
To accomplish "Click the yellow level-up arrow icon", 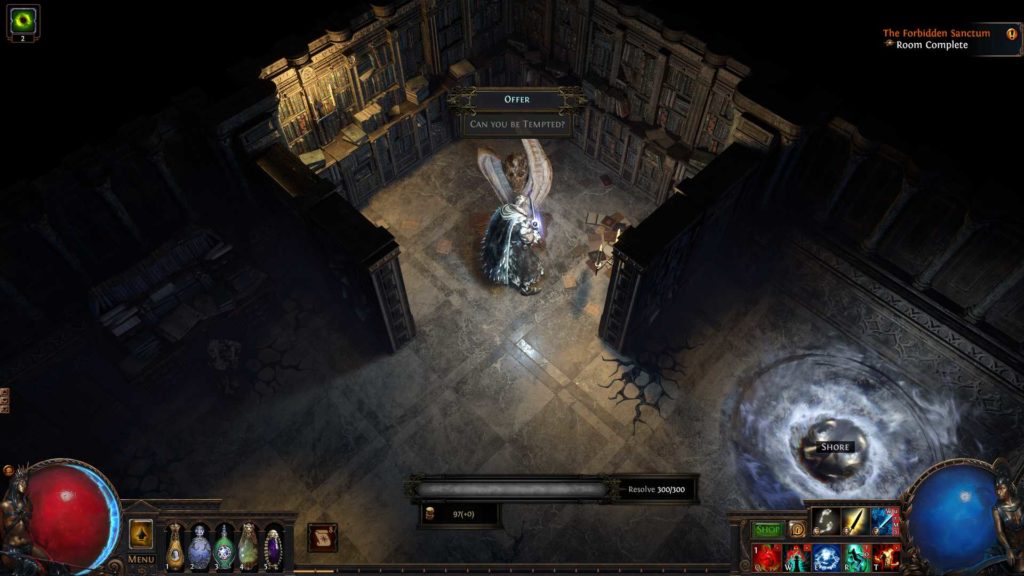I will [141, 533].
